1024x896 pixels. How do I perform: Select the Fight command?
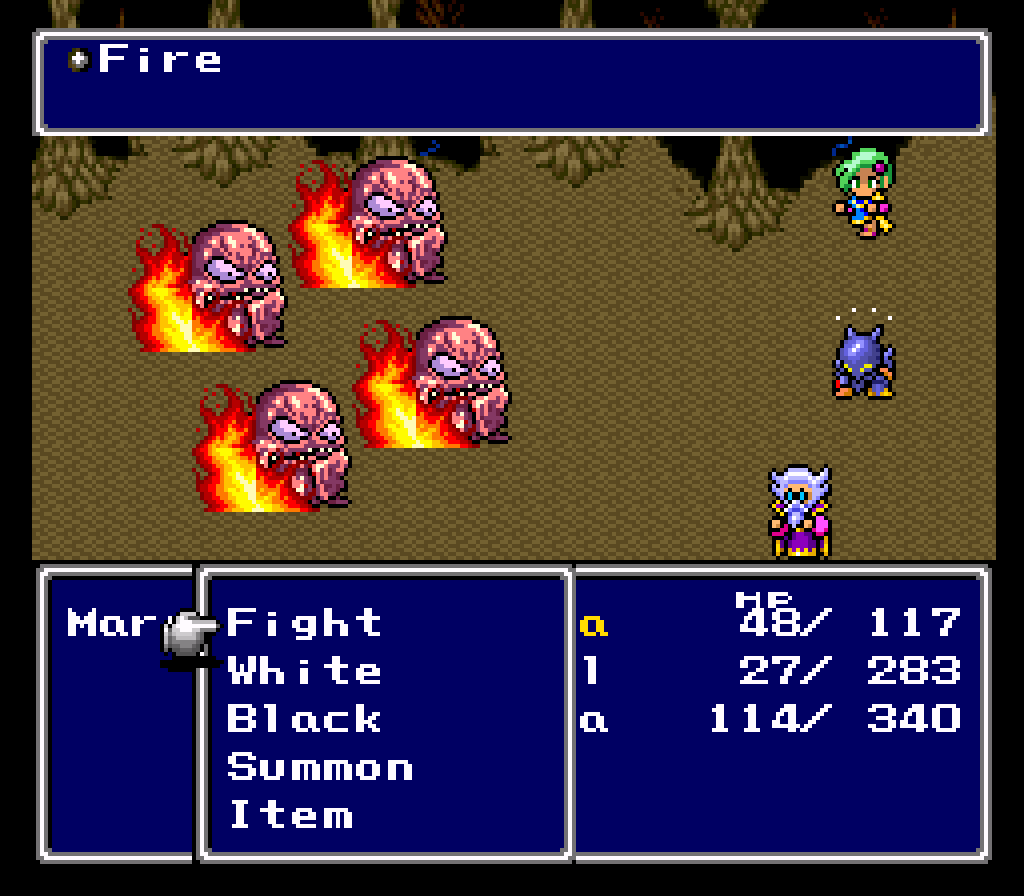(x=304, y=623)
